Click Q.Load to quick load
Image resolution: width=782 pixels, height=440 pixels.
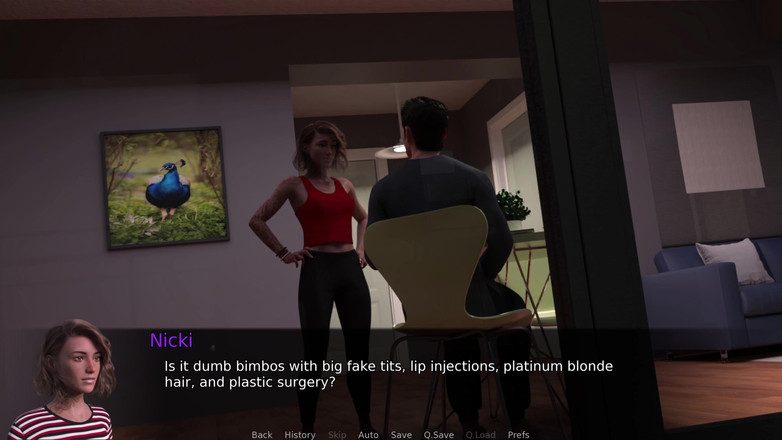[x=480, y=435]
